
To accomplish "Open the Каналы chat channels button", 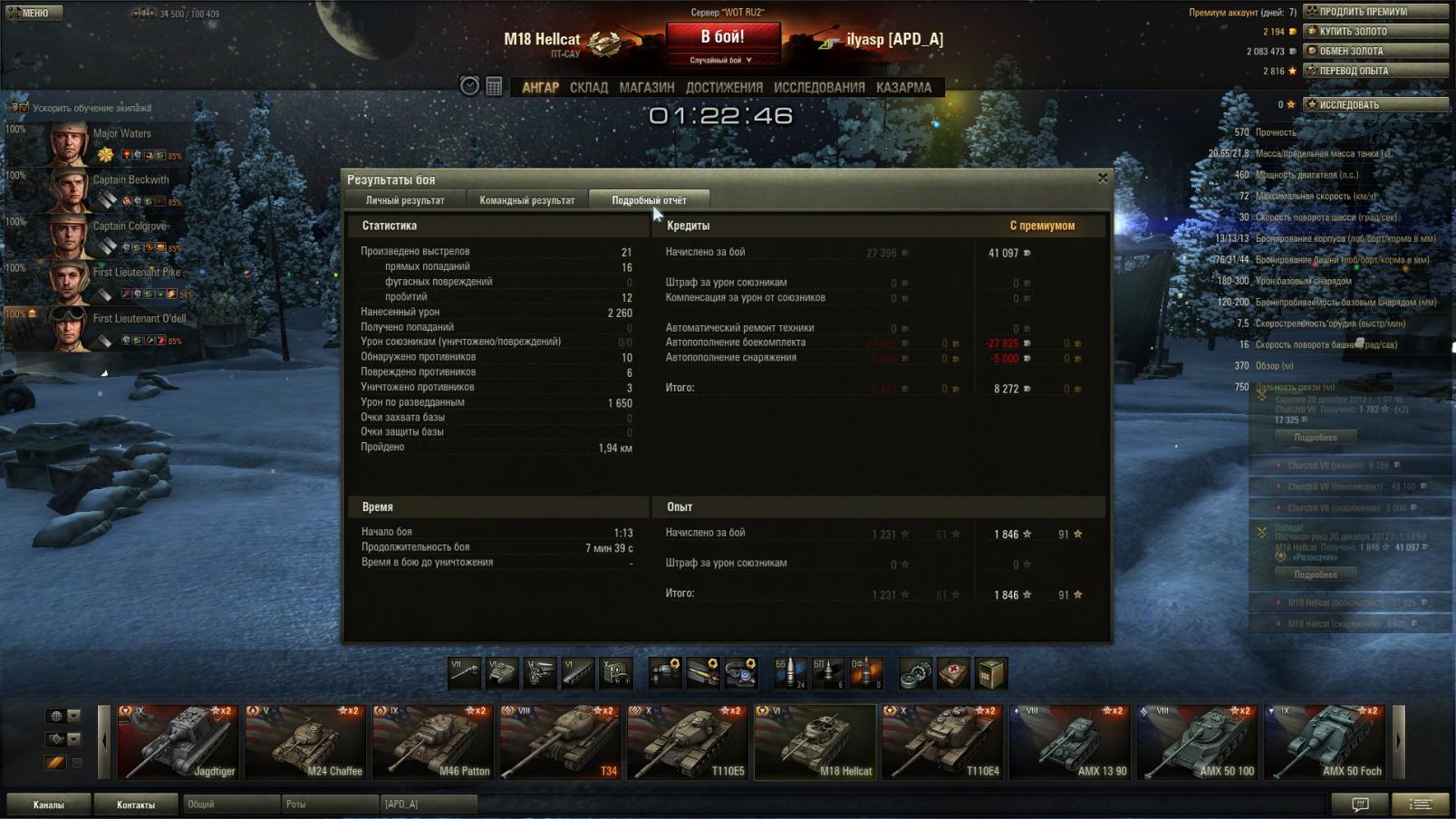I will click(49, 805).
